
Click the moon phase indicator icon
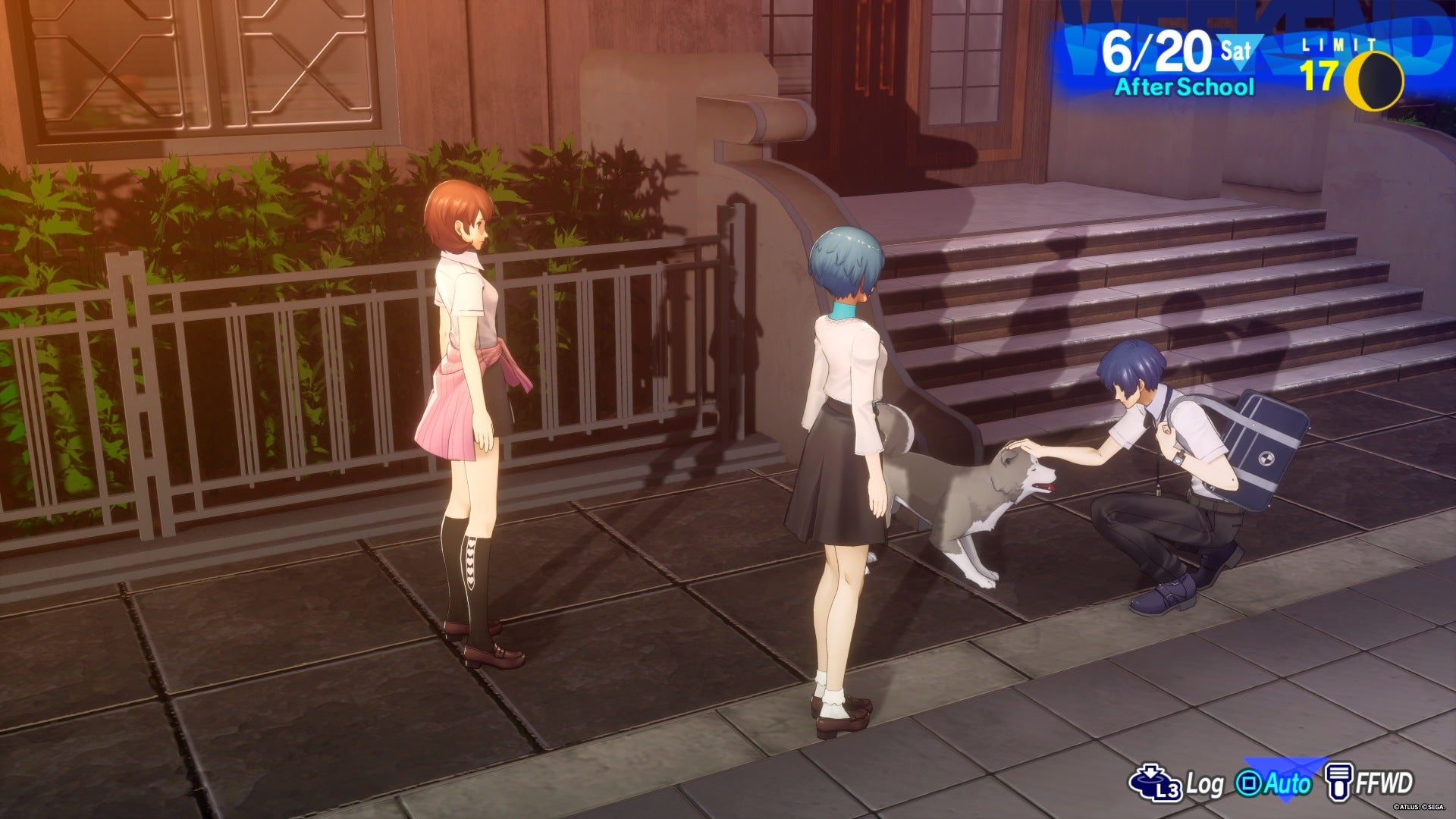(x=1376, y=81)
